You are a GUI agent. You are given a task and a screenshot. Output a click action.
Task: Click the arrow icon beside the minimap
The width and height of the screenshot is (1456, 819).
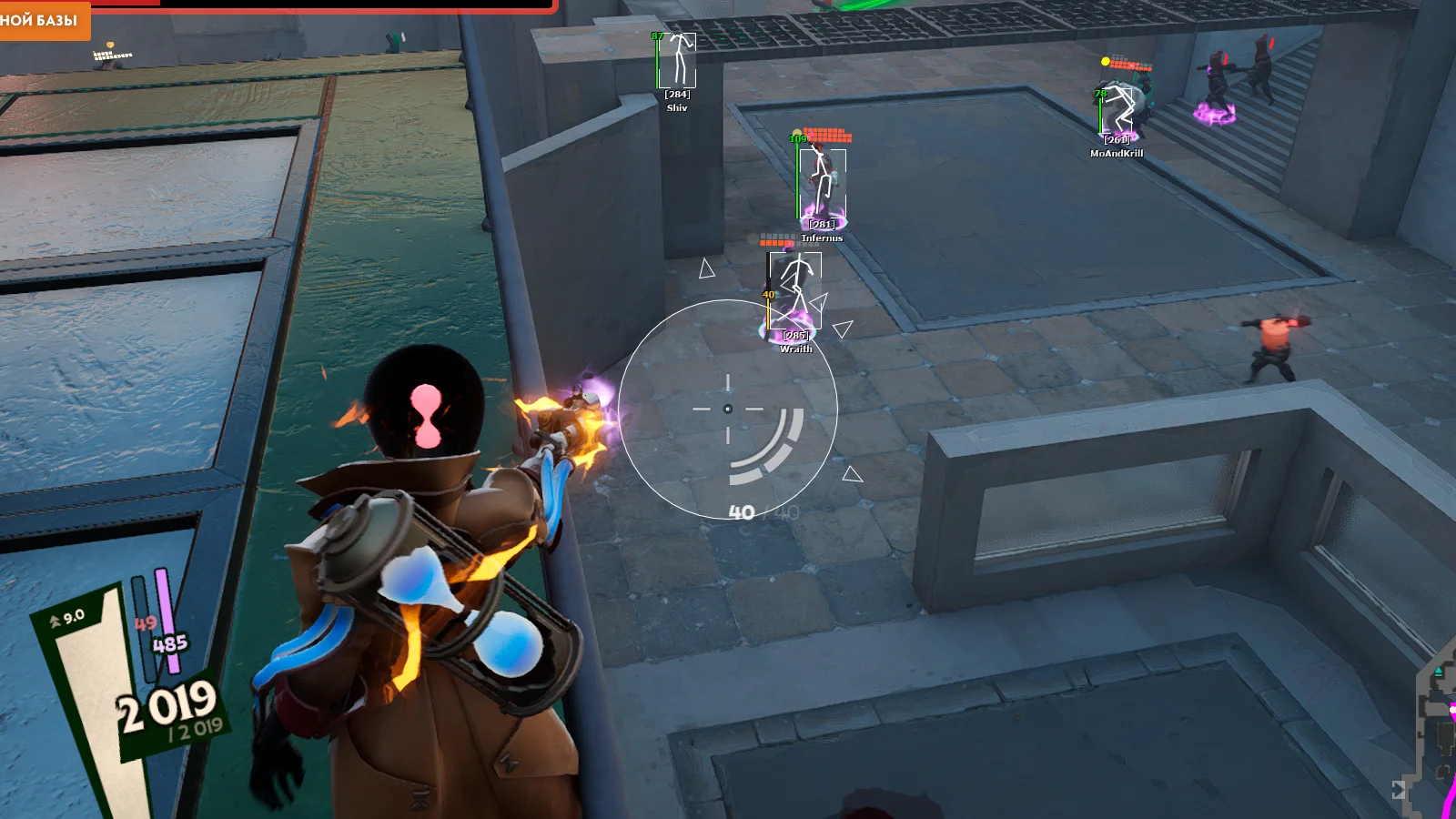tap(1399, 790)
